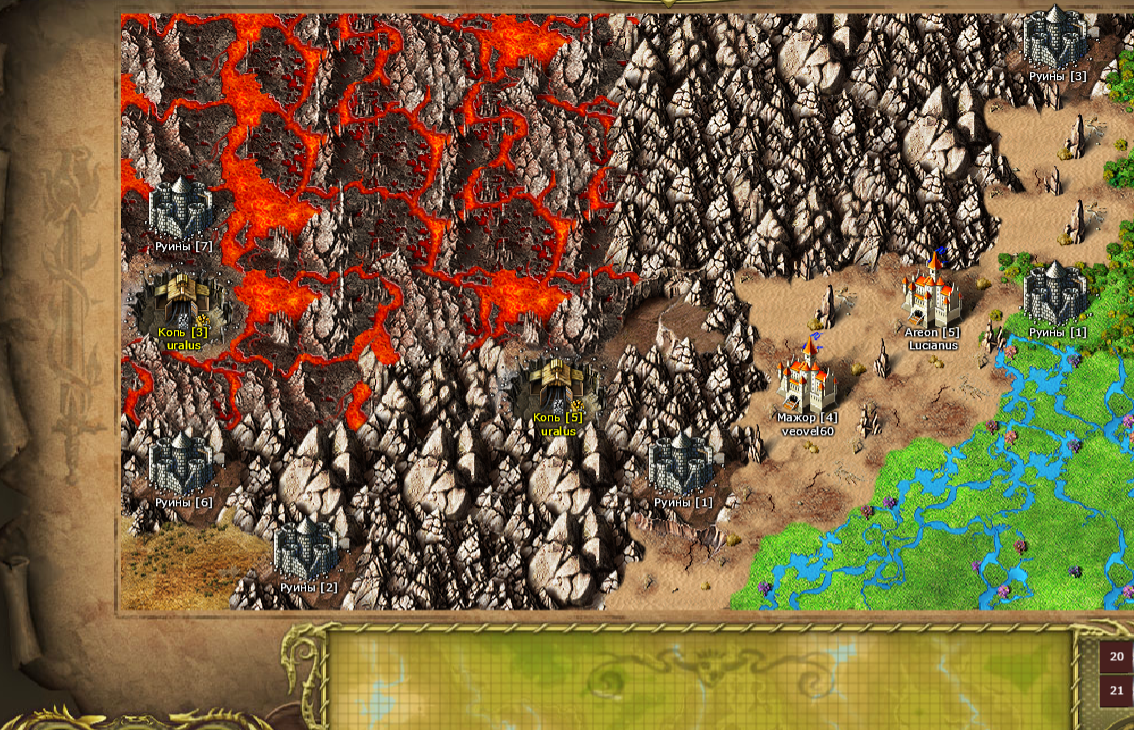Open the Копь [5] mine of uralus

(x=557, y=387)
